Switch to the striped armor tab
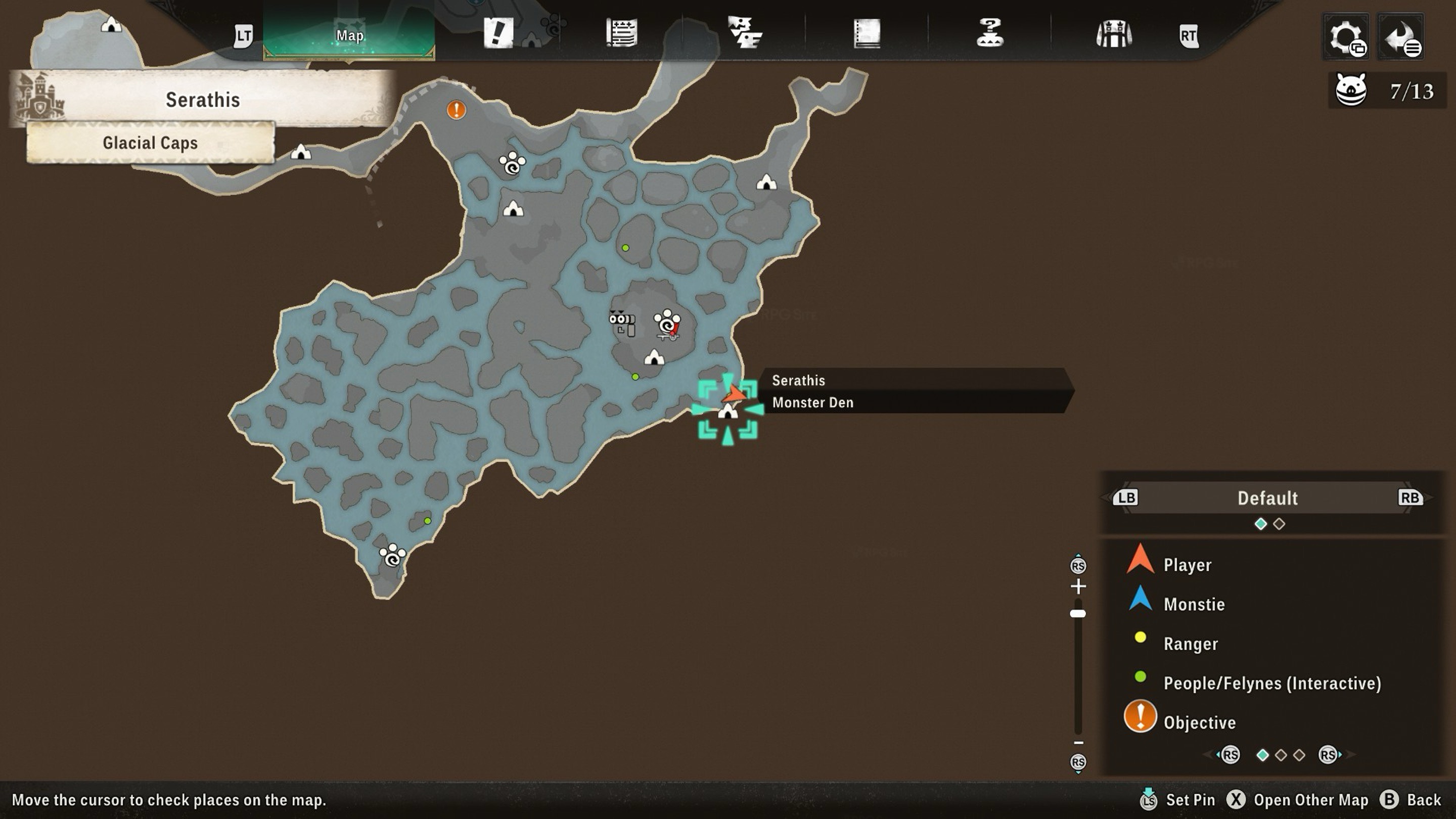 click(1113, 34)
